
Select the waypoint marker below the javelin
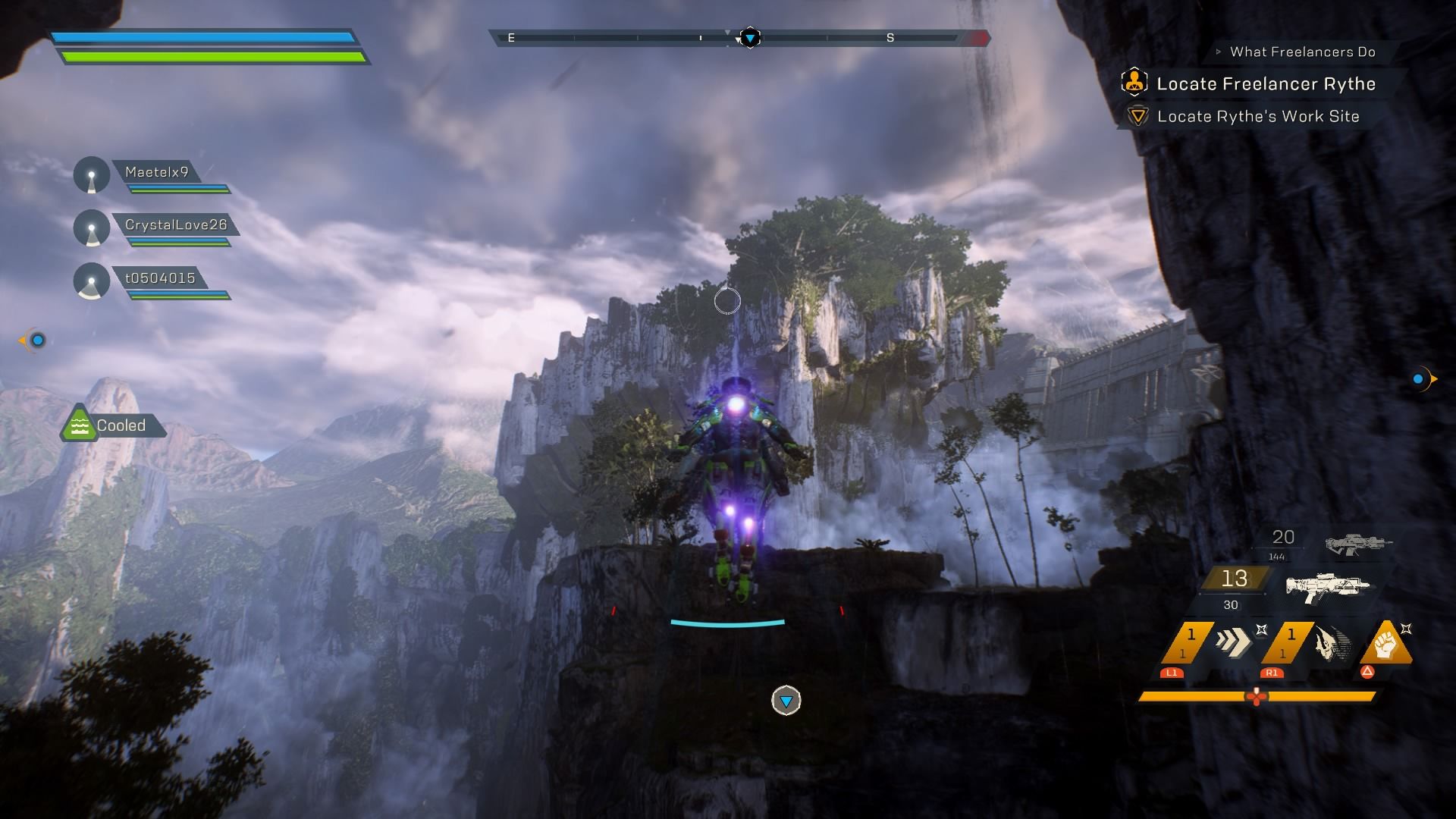tap(786, 701)
